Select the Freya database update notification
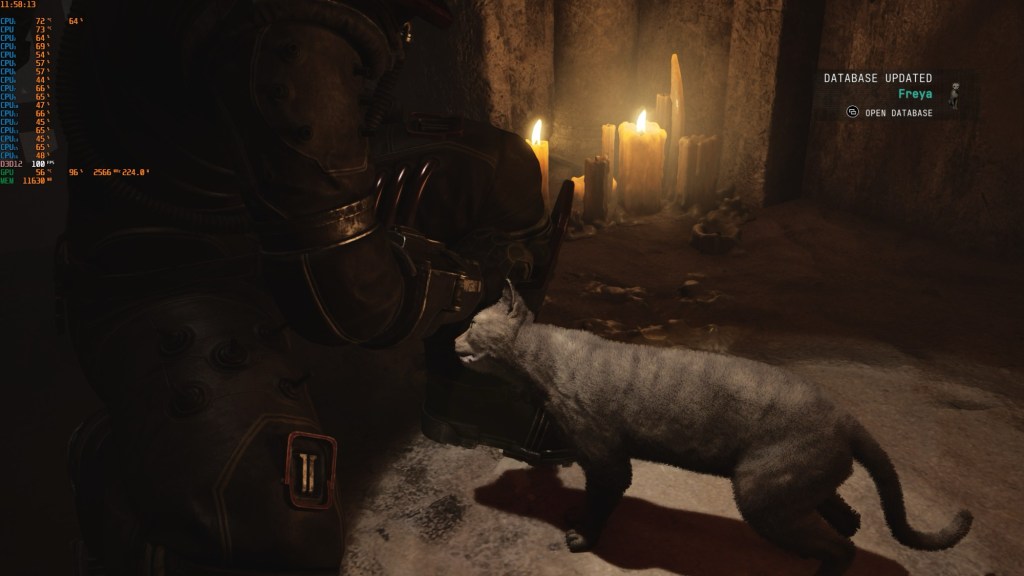 pos(915,94)
